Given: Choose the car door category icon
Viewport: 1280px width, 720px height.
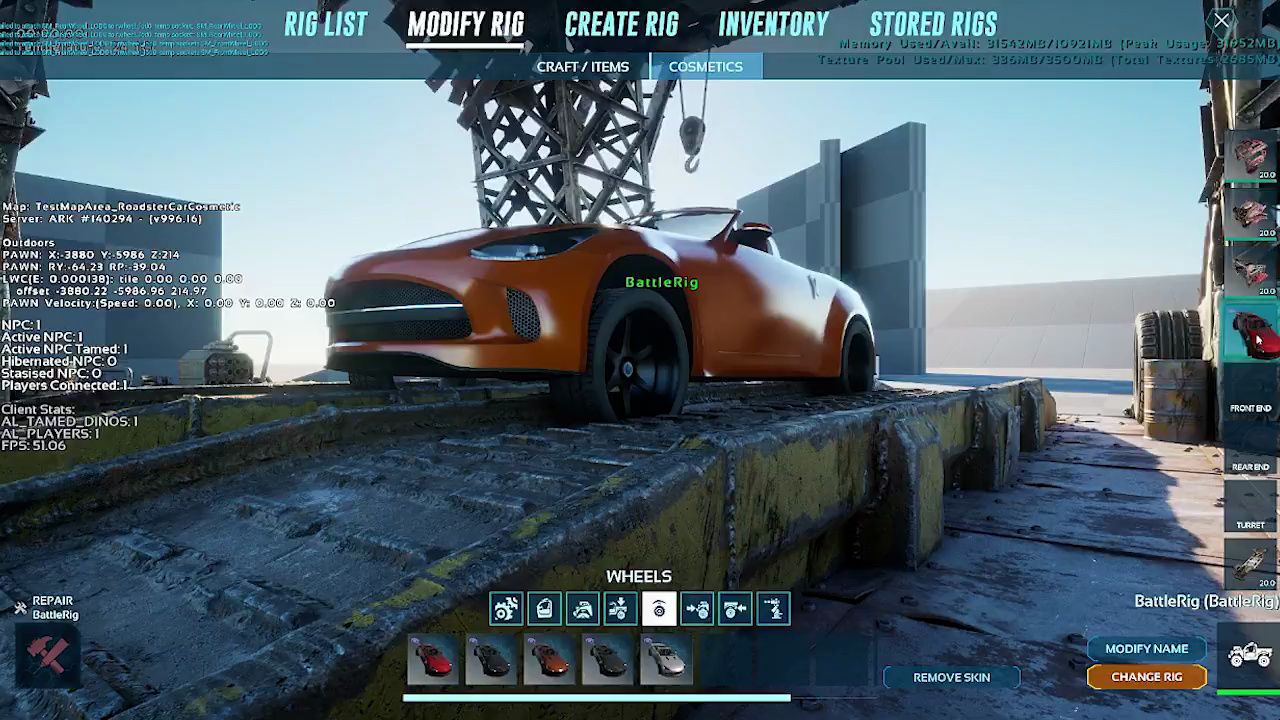Looking at the screenshot, I should coord(544,609).
